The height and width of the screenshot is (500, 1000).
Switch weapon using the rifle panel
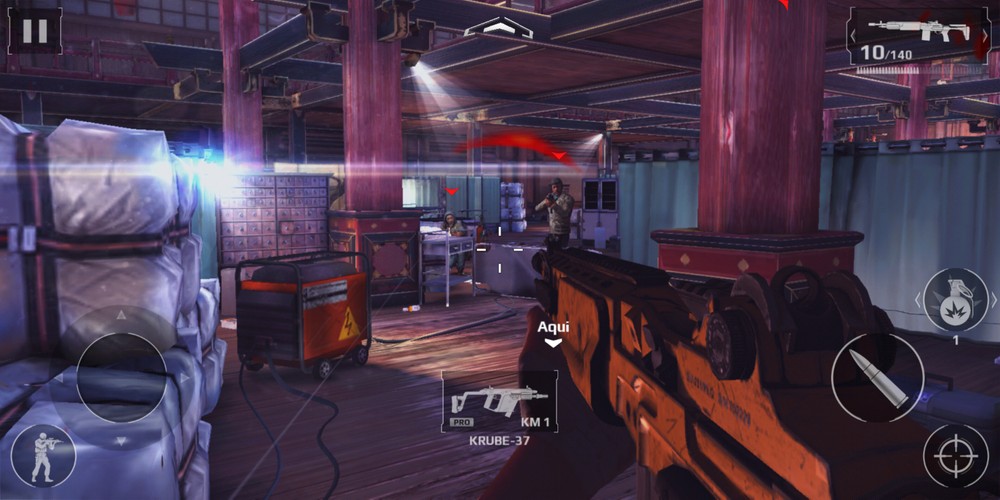coord(919,36)
